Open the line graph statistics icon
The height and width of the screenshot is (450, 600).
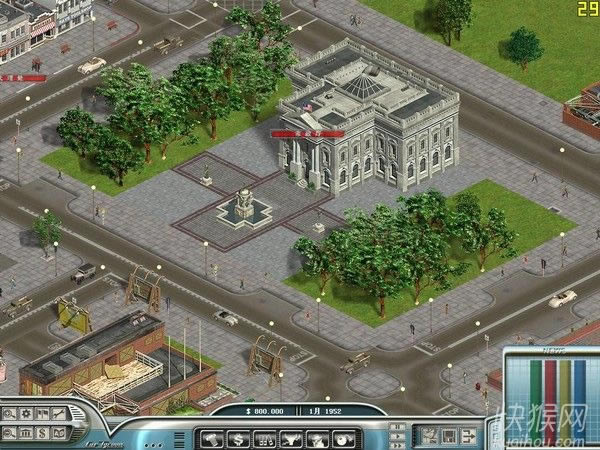[x=58, y=414]
